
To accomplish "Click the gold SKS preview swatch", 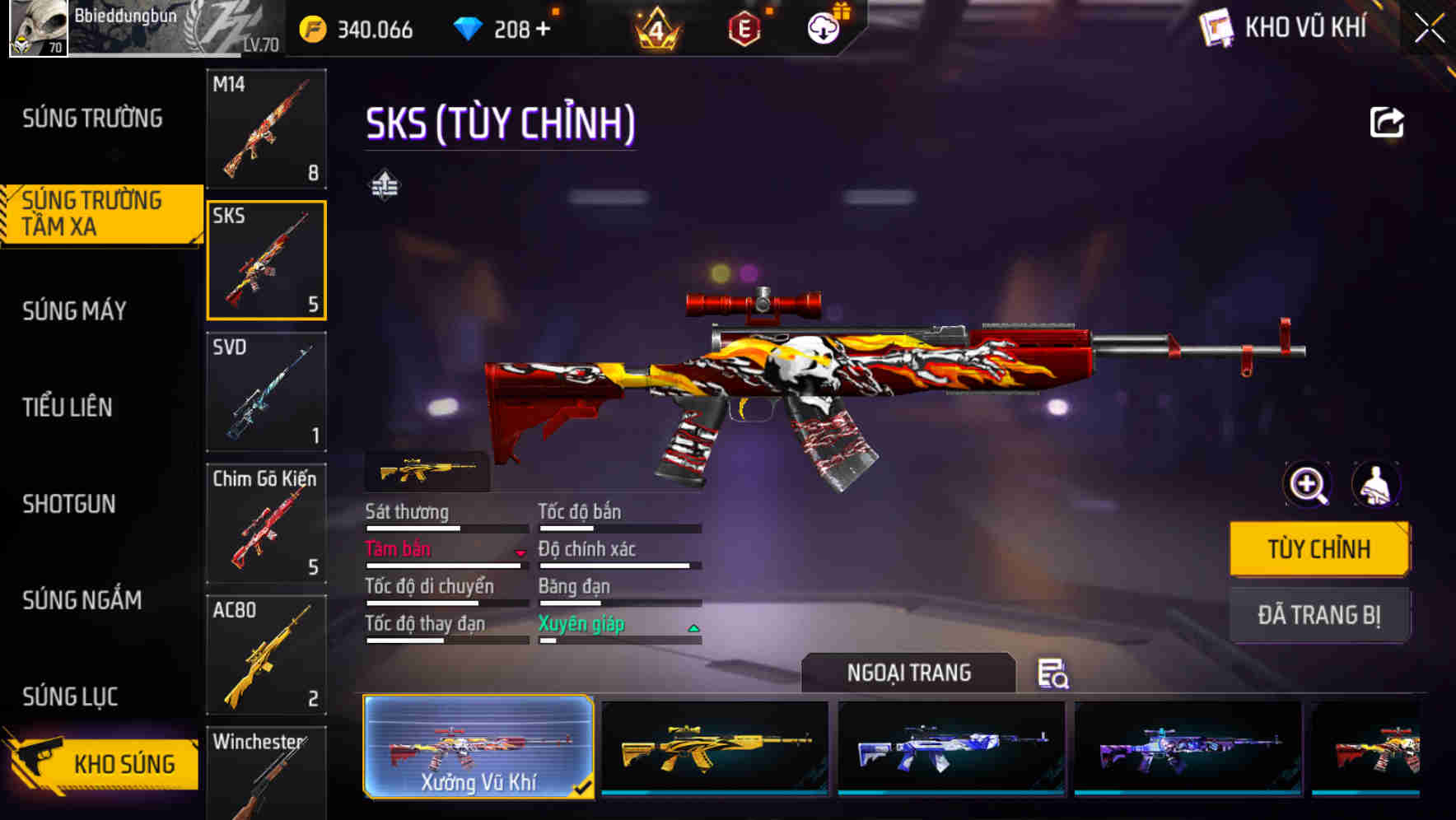I will [426, 469].
